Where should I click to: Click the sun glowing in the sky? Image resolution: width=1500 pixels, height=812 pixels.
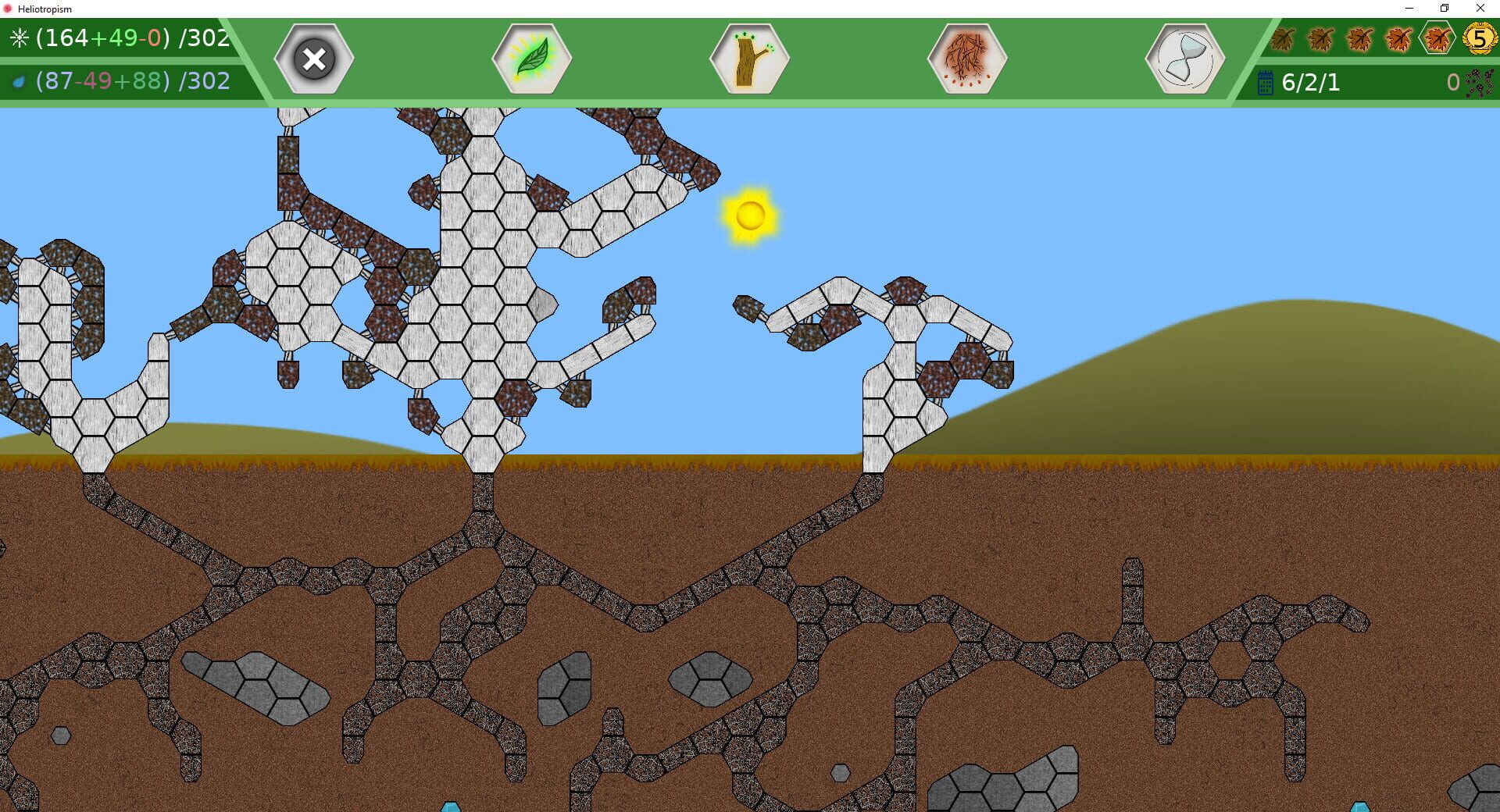click(x=752, y=216)
